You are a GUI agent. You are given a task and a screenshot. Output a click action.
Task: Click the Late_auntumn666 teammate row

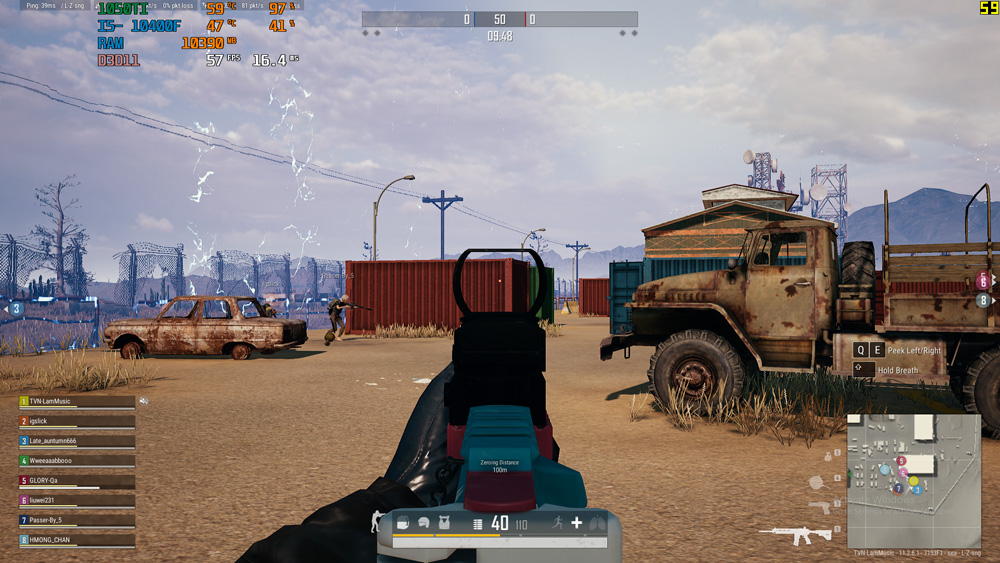pos(76,441)
